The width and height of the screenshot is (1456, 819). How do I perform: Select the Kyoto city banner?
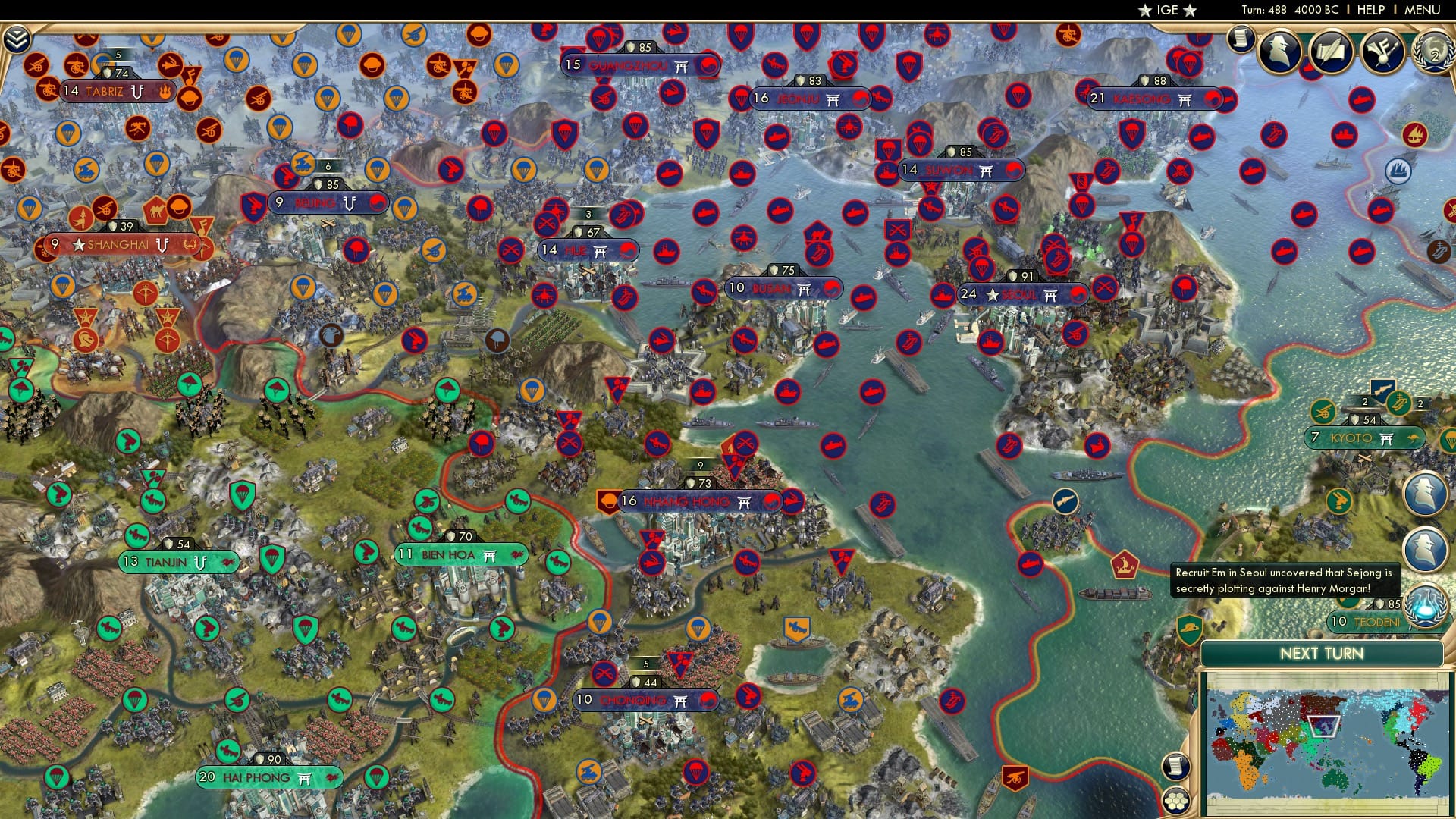click(1365, 438)
